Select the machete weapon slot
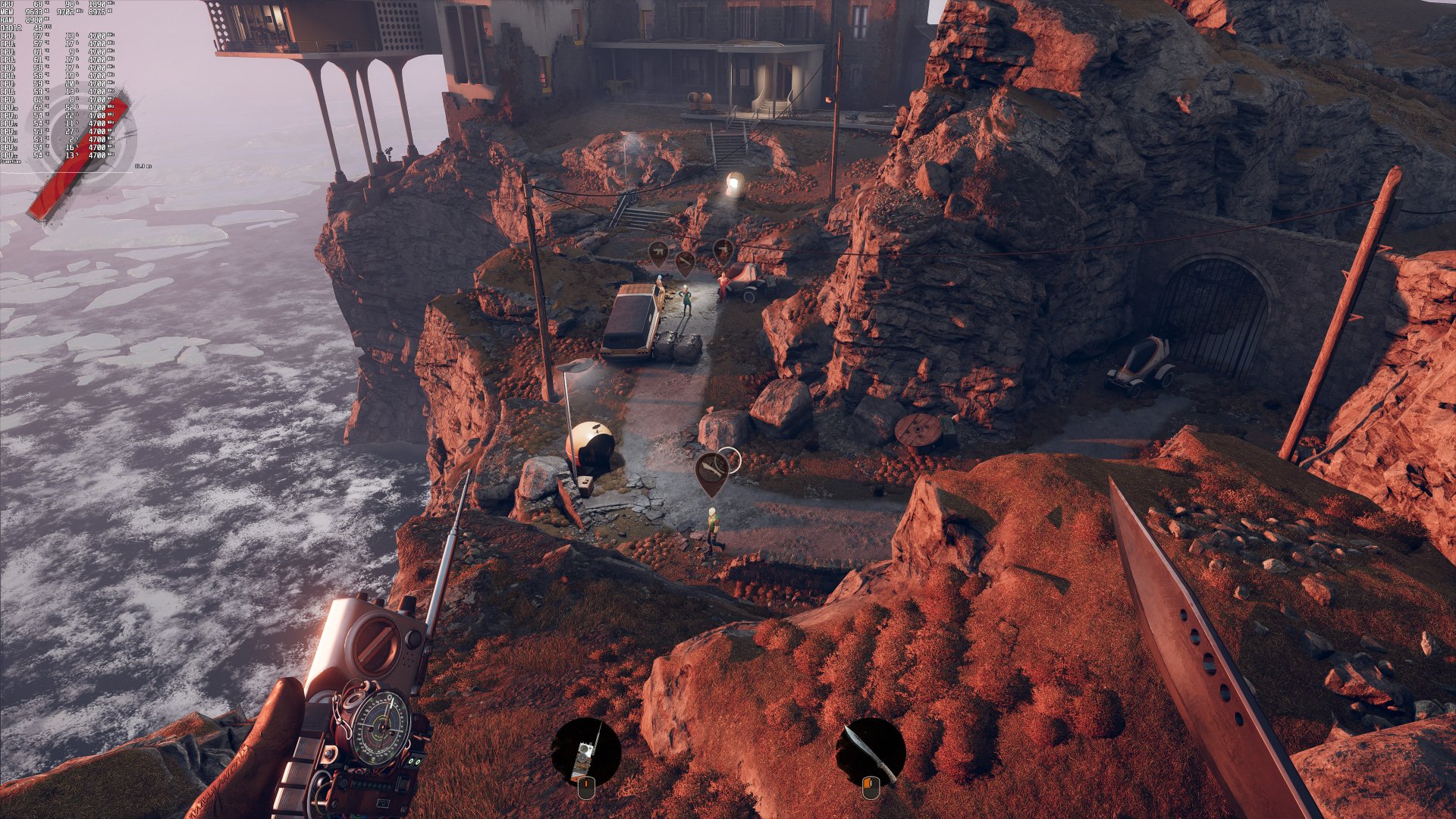The width and height of the screenshot is (1456, 819). [x=871, y=752]
